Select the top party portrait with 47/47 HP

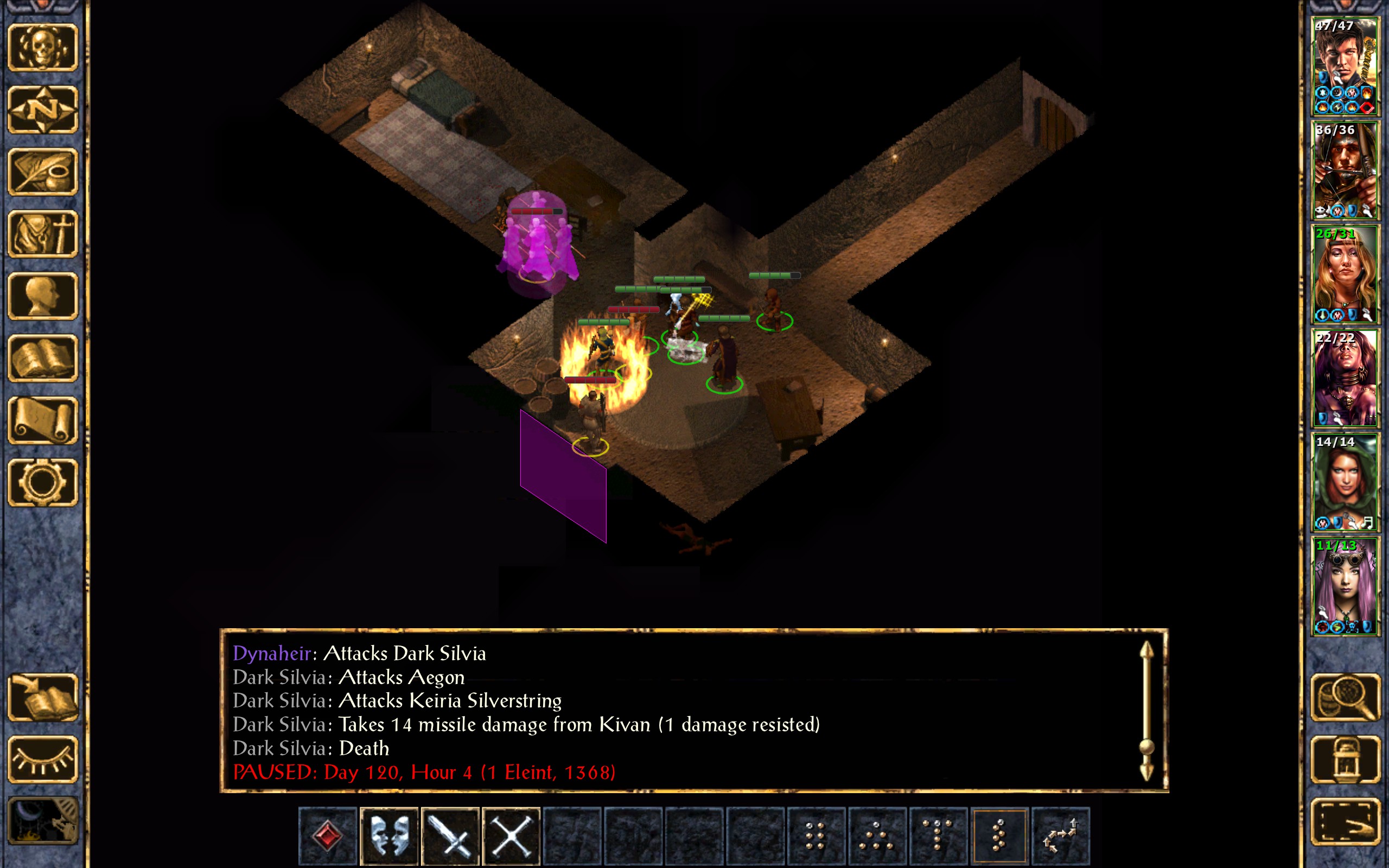coord(1344,67)
